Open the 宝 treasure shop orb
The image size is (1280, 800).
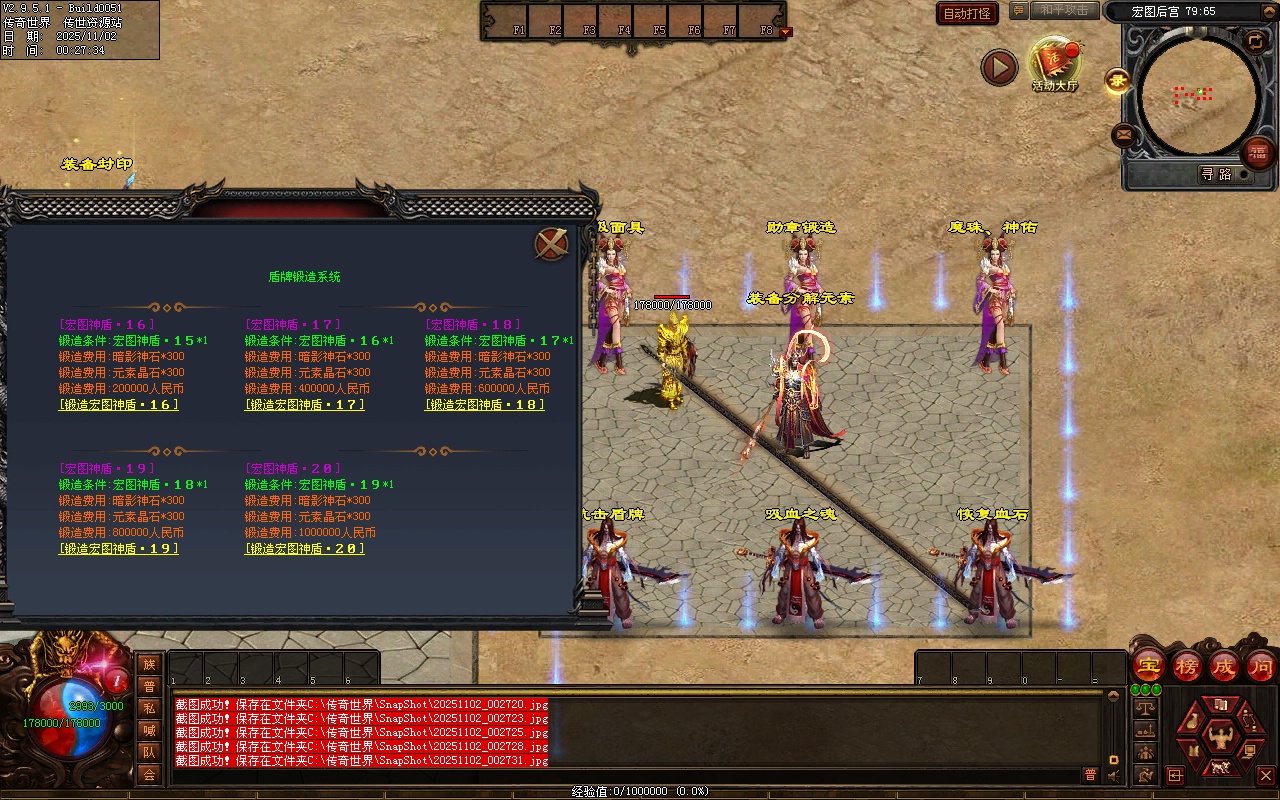pyautogui.click(x=1149, y=665)
